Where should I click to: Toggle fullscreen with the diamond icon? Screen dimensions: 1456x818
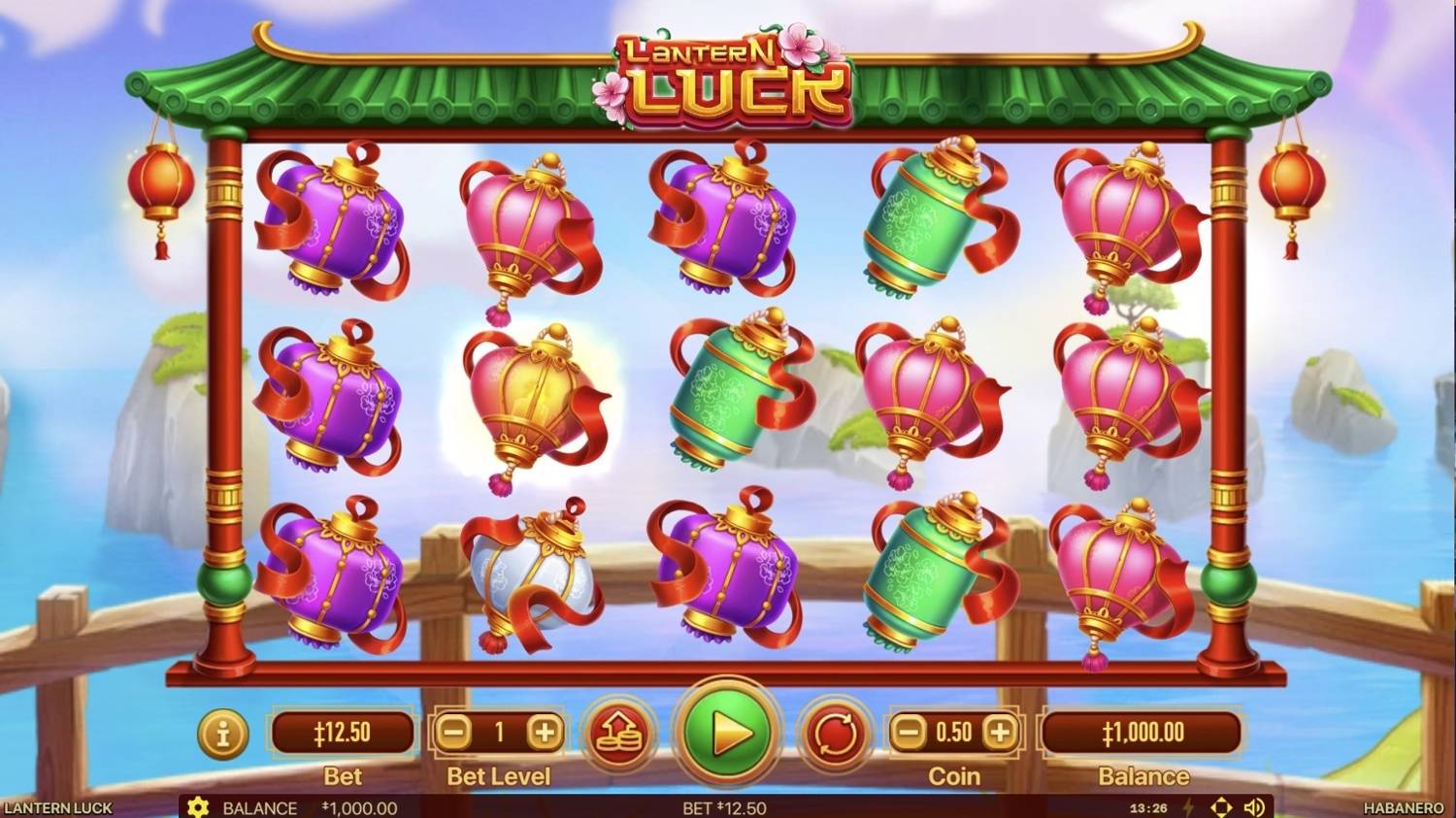1220,806
